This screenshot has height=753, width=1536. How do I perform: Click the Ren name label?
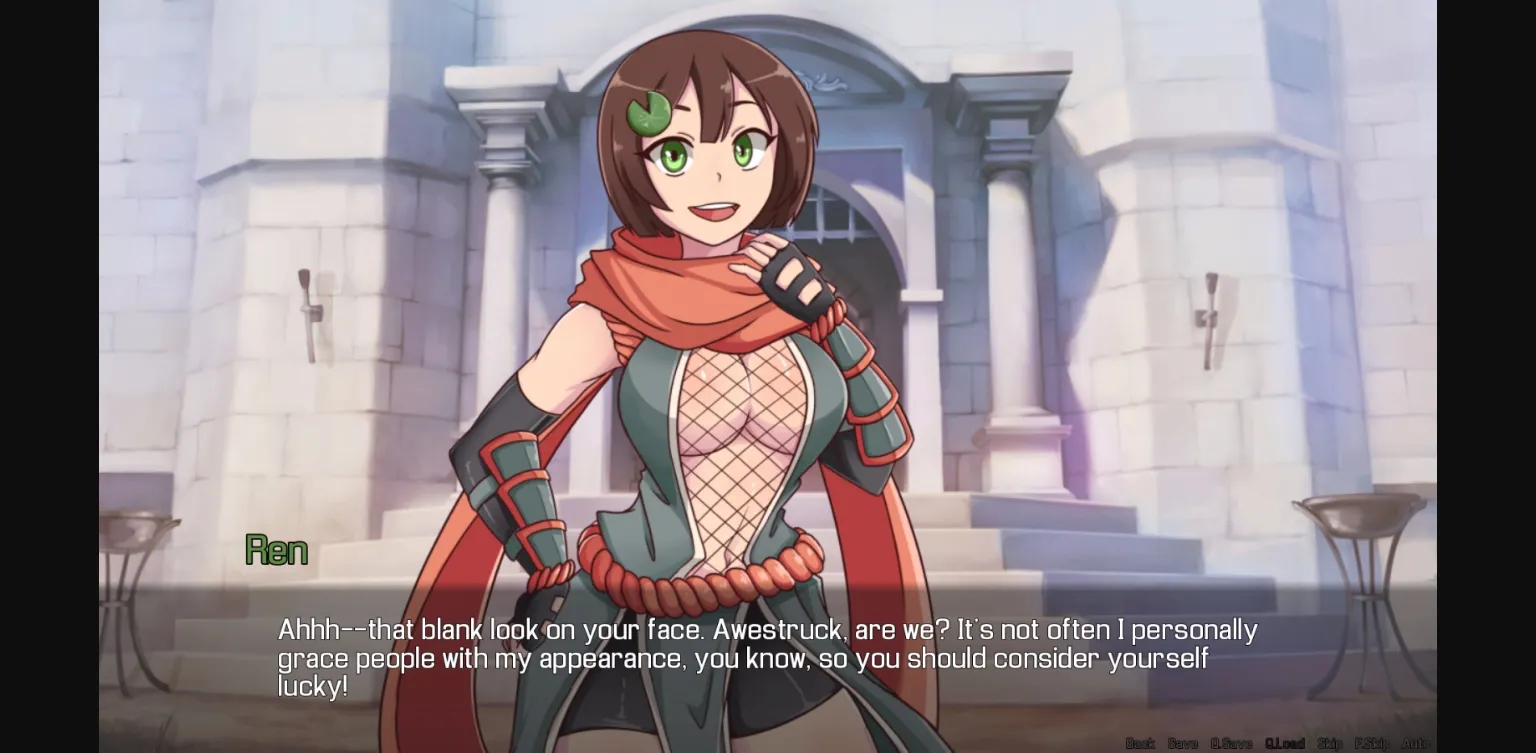pos(276,548)
